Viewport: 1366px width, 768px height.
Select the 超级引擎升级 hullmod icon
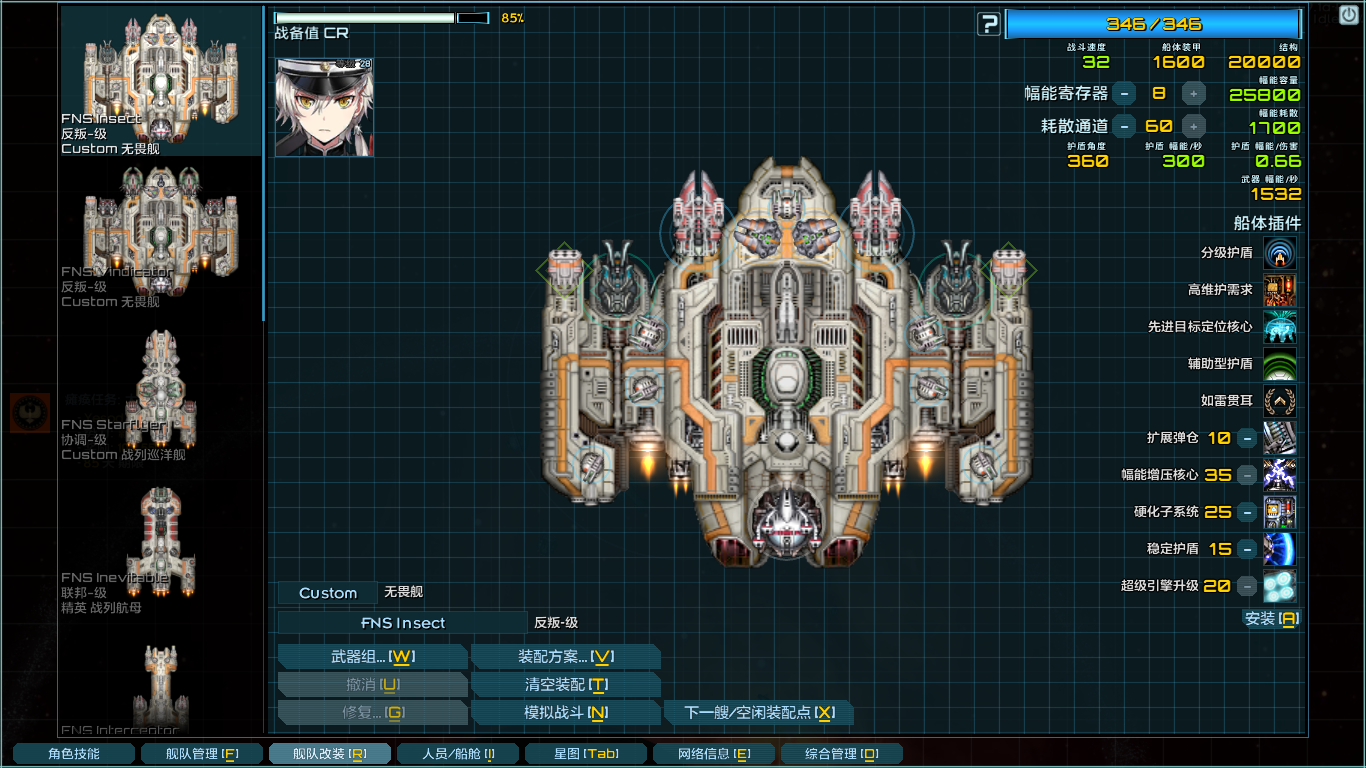pos(1280,586)
